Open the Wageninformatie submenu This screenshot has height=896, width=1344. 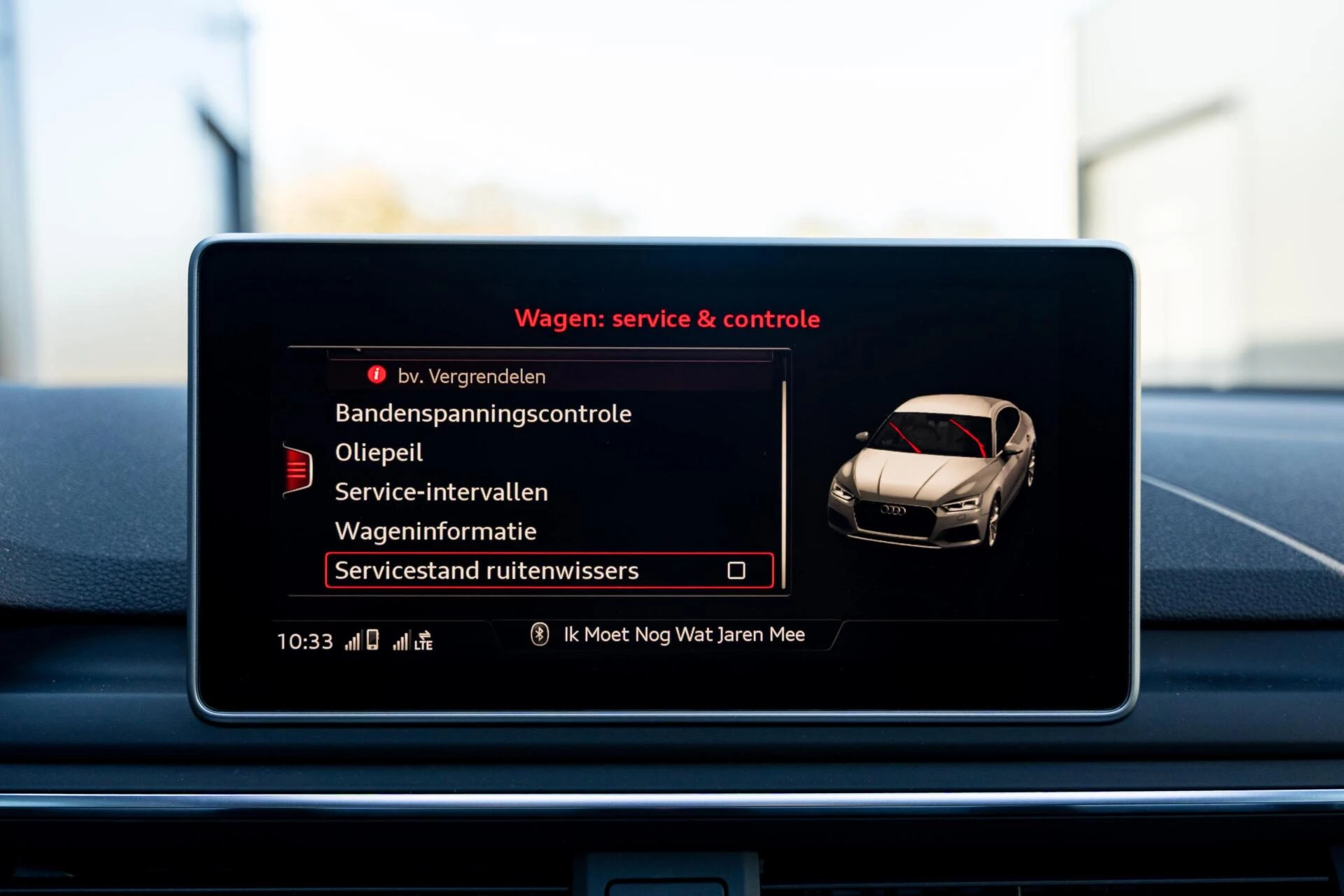435,531
